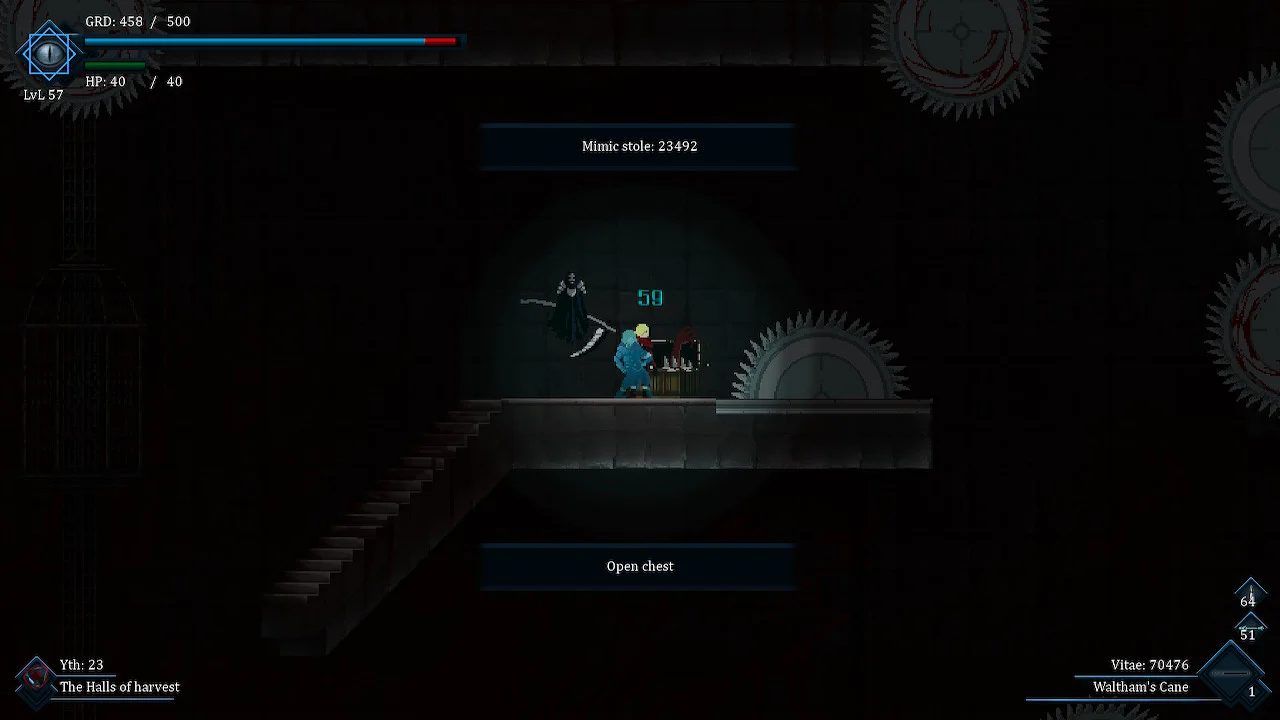Image resolution: width=1280 pixels, height=720 pixels.
Task: Click the floating 59 damage number
Action: 648,297
